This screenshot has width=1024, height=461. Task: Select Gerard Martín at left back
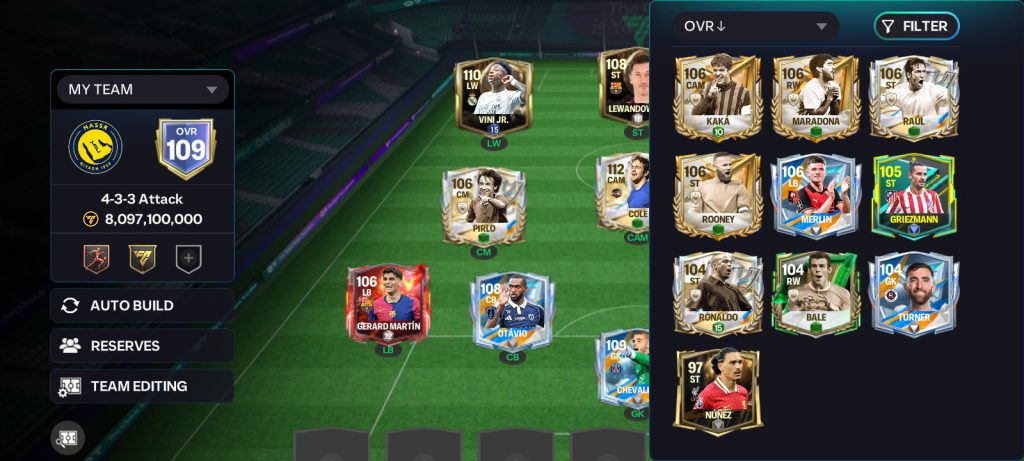387,304
